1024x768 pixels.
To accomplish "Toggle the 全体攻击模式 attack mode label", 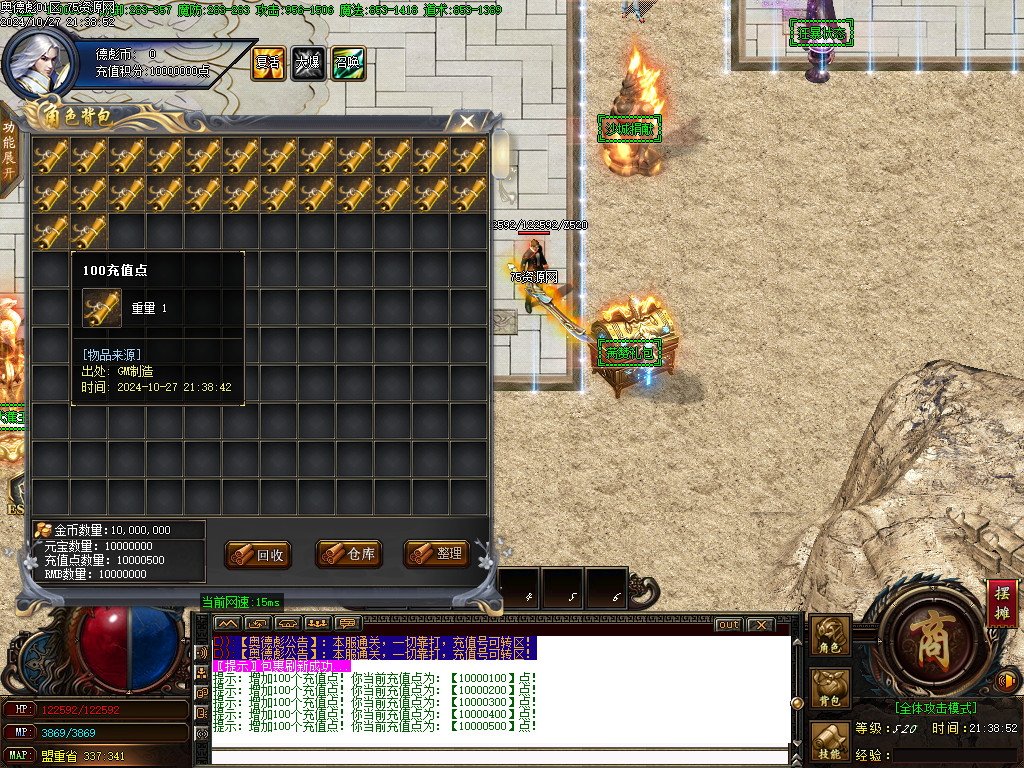I will 936,708.
